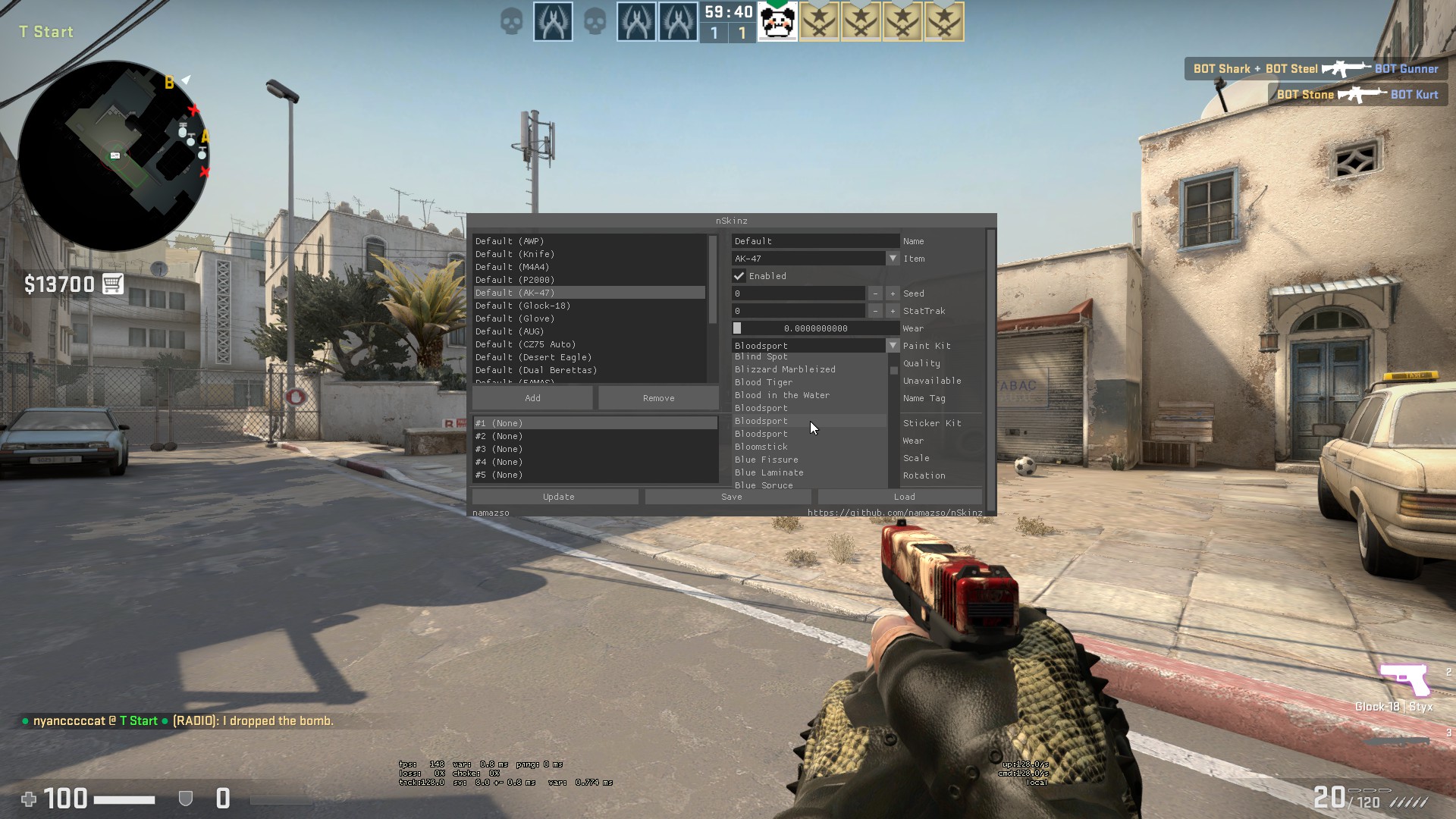Open the Paint Kit dropdown showing Bloodsport
Screen dimensions: 1456x819
893,345
